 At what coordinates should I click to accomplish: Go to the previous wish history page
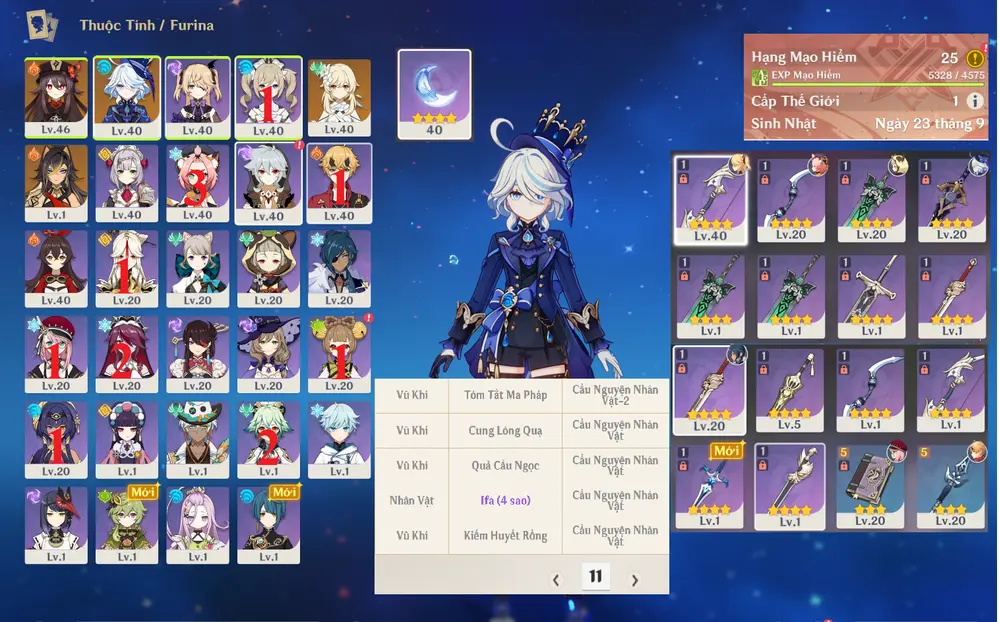pos(557,580)
